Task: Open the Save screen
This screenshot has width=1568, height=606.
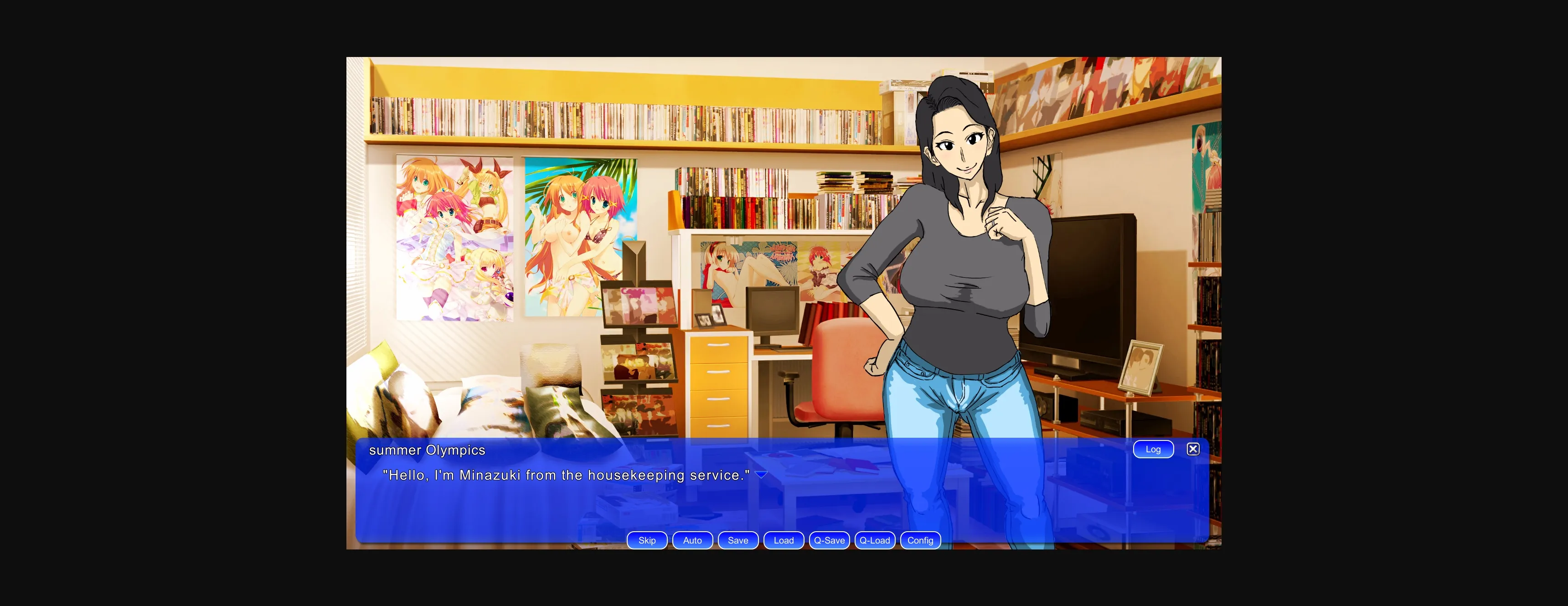Action: (x=738, y=540)
